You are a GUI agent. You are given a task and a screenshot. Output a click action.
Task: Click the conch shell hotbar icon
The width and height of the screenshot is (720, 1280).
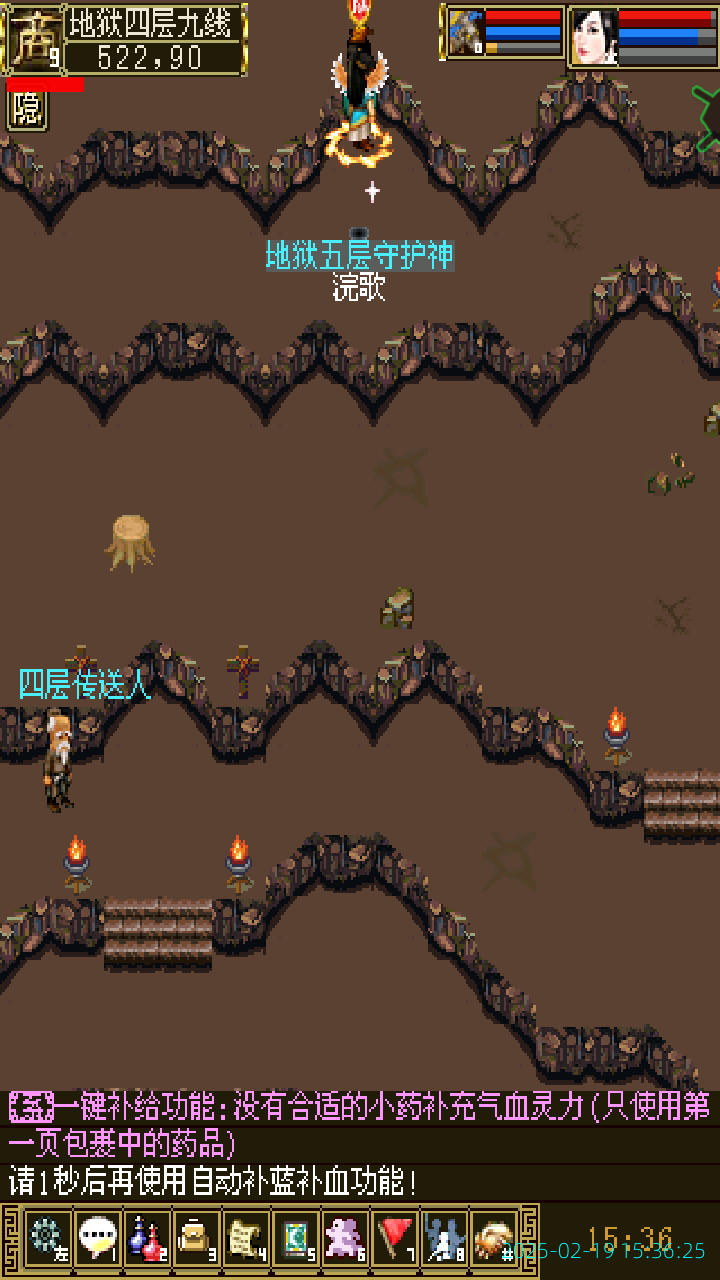coord(494,1239)
